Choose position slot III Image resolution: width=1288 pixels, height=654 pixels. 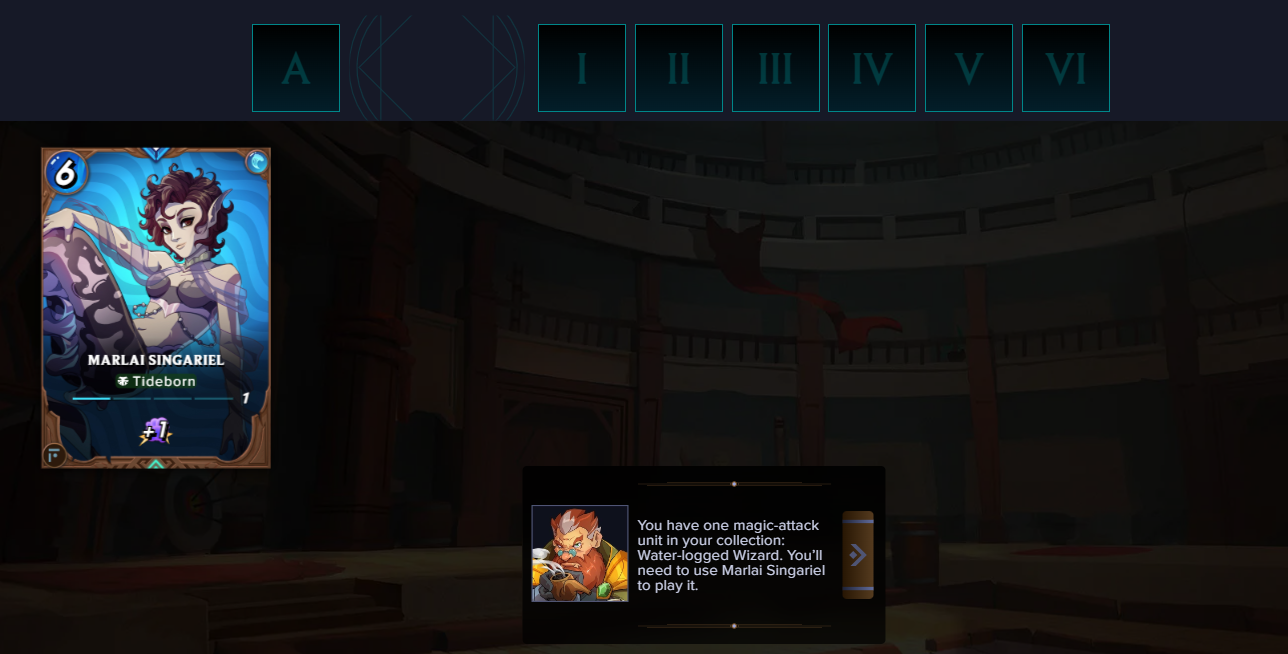(x=776, y=68)
